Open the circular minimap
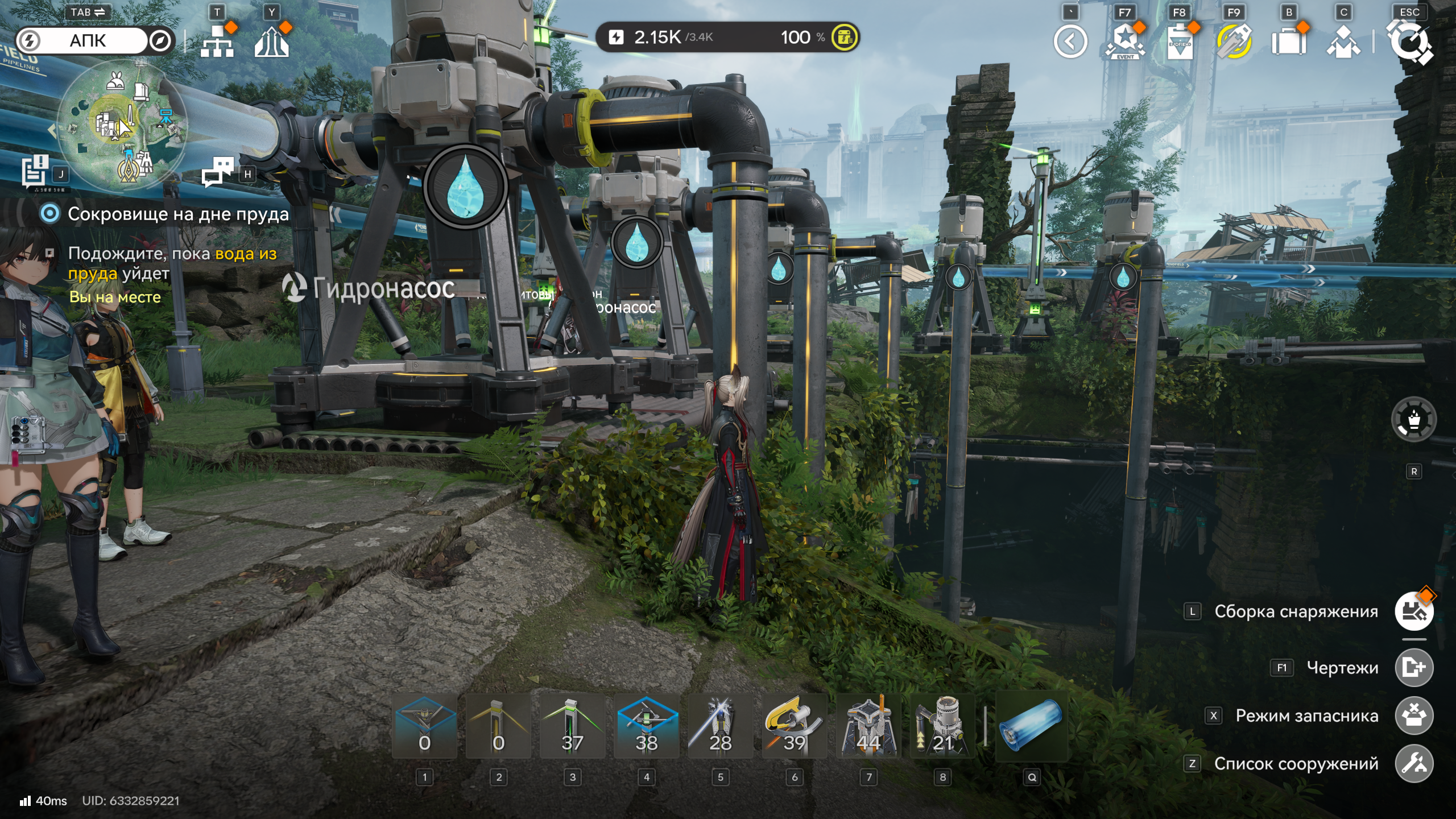Viewport: 1456px width, 819px height. coord(122,124)
